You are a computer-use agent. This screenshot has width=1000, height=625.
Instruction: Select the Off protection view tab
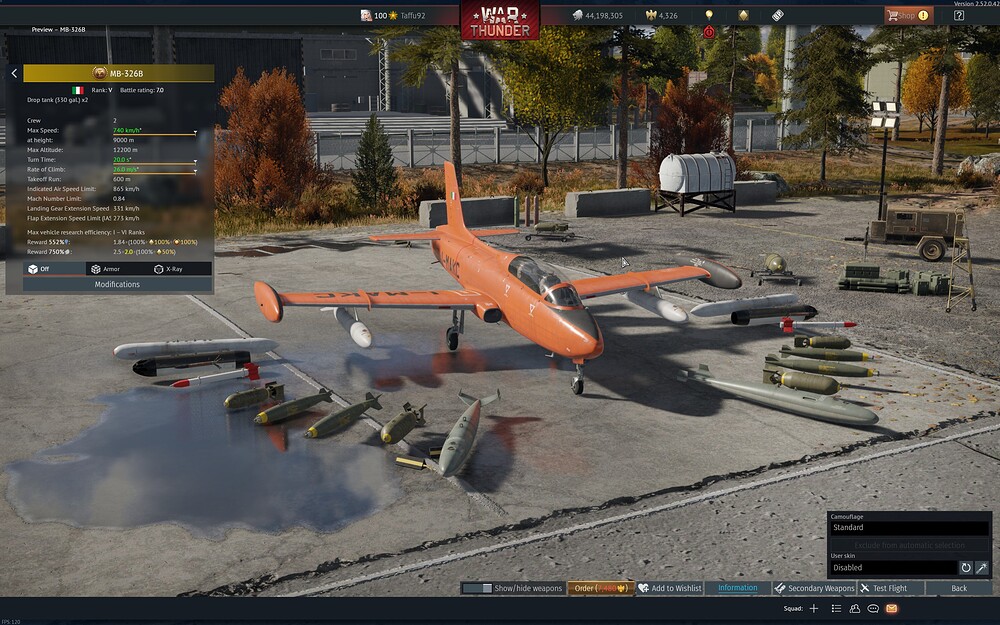point(40,269)
